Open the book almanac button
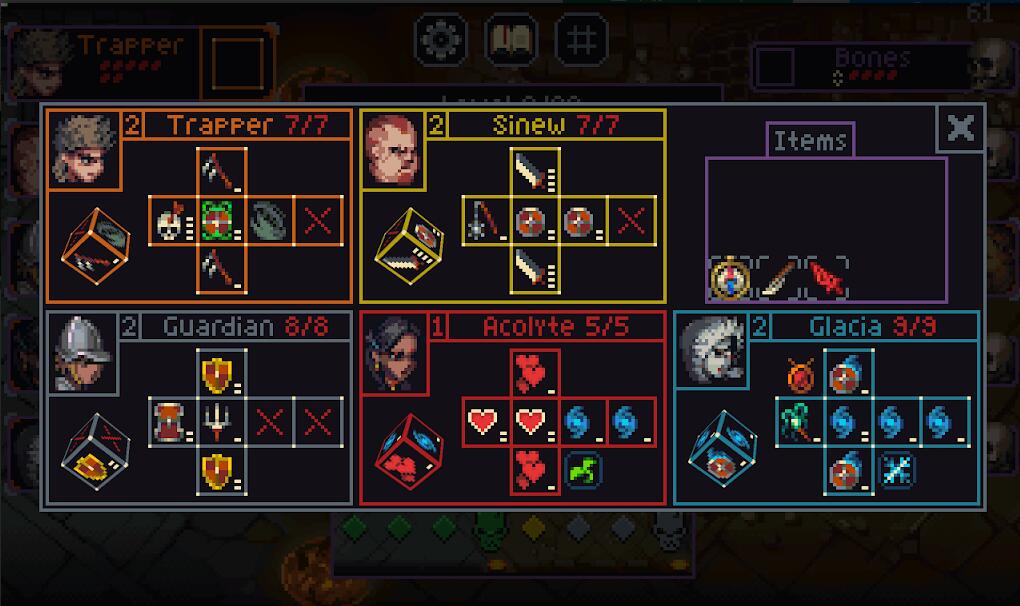 pyautogui.click(x=510, y=40)
